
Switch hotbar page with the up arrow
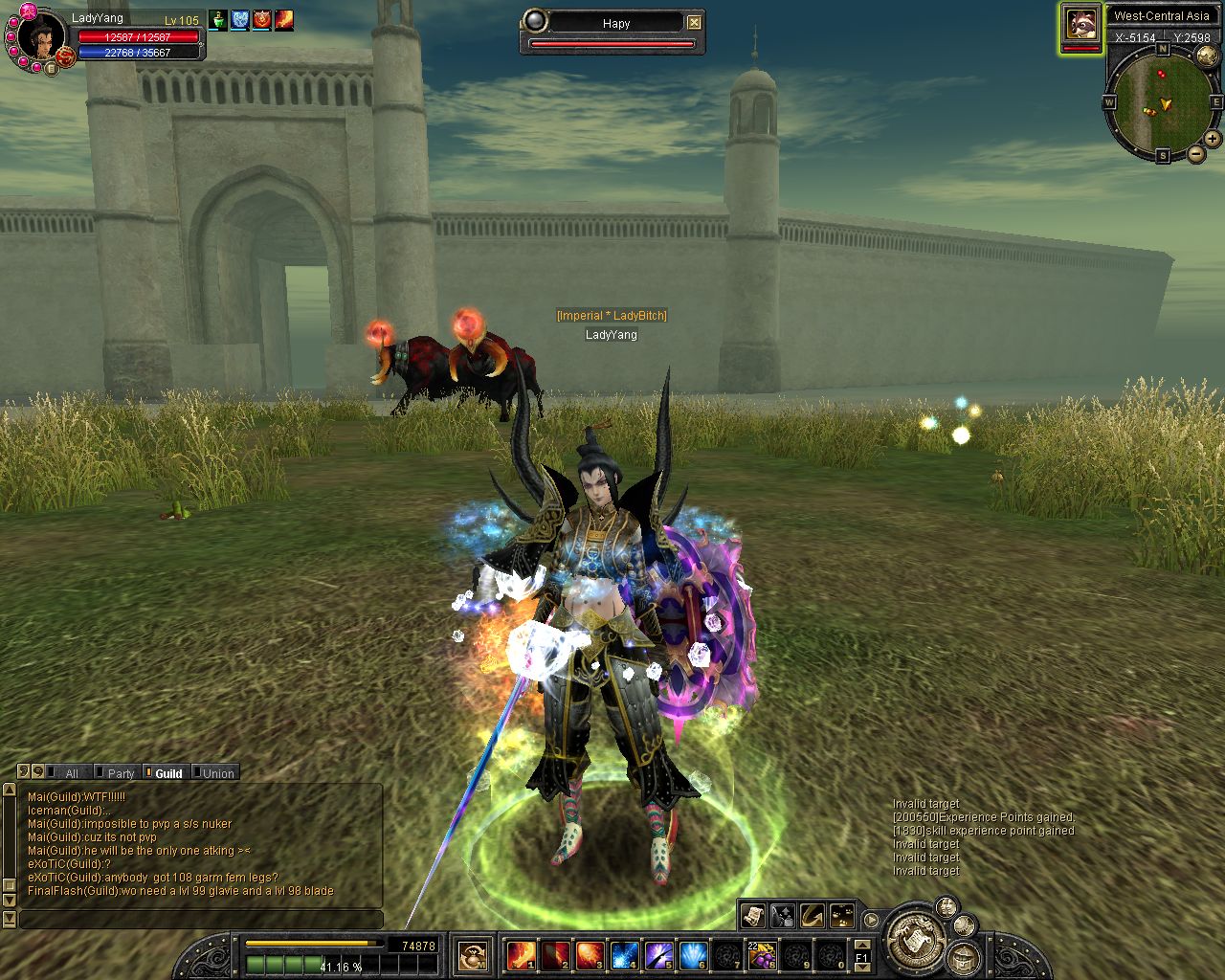861,944
